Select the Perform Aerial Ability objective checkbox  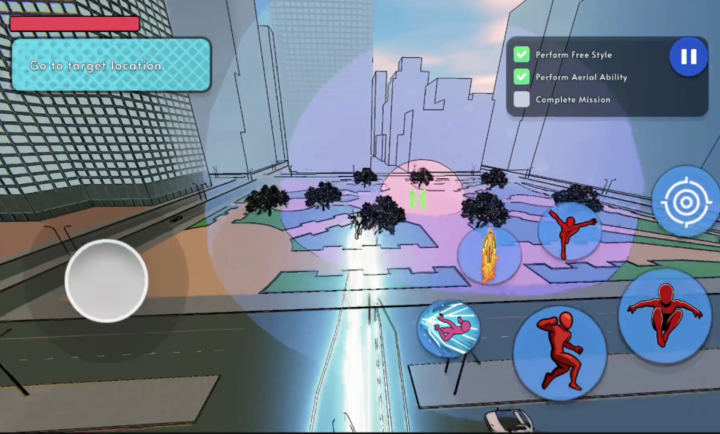pos(522,77)
